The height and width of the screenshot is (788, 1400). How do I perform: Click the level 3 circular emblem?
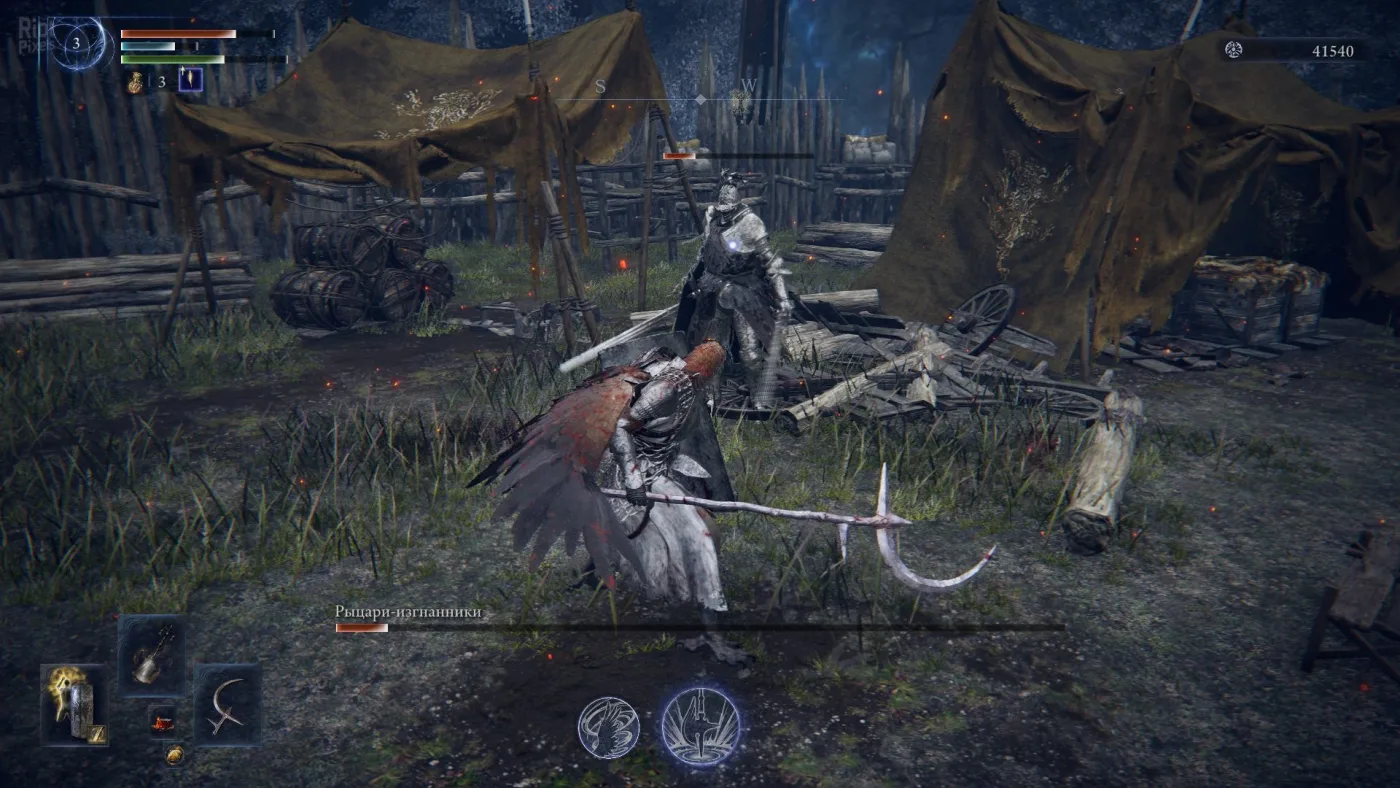(76, 44)
